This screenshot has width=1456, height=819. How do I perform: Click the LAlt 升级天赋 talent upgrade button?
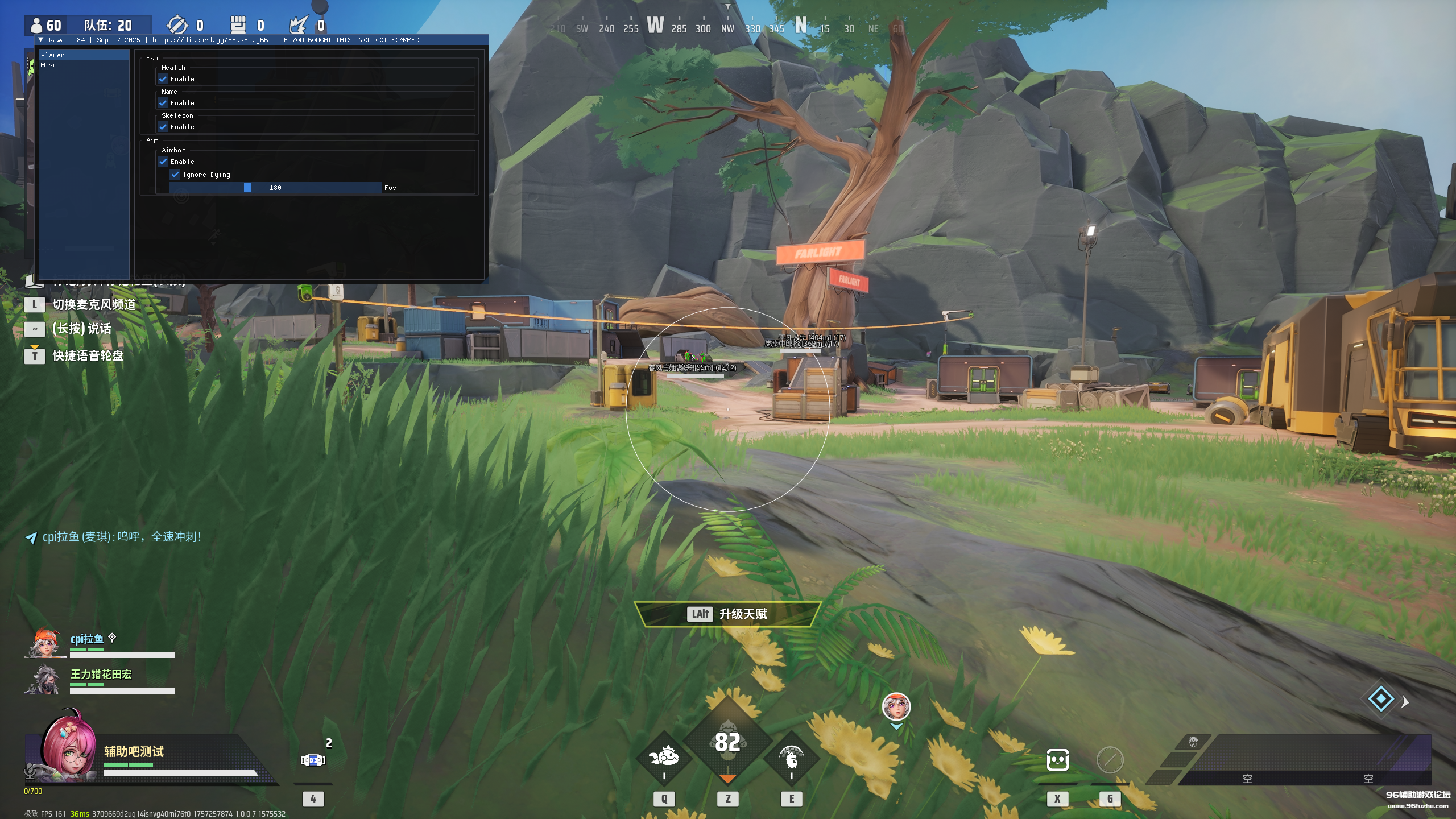click(x=730, y=615)
